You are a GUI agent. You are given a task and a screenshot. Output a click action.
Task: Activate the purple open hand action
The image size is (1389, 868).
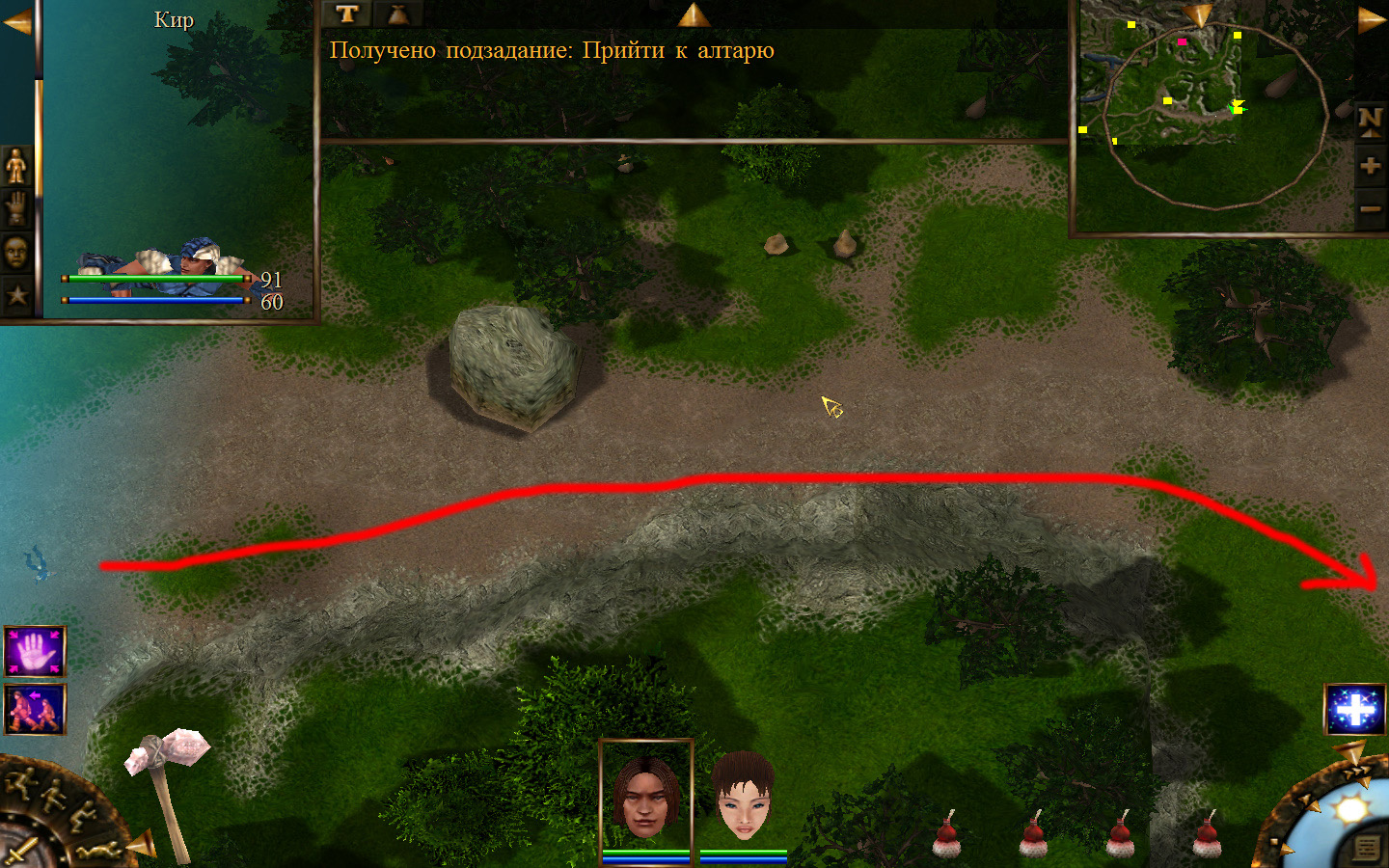pos(35,652)
